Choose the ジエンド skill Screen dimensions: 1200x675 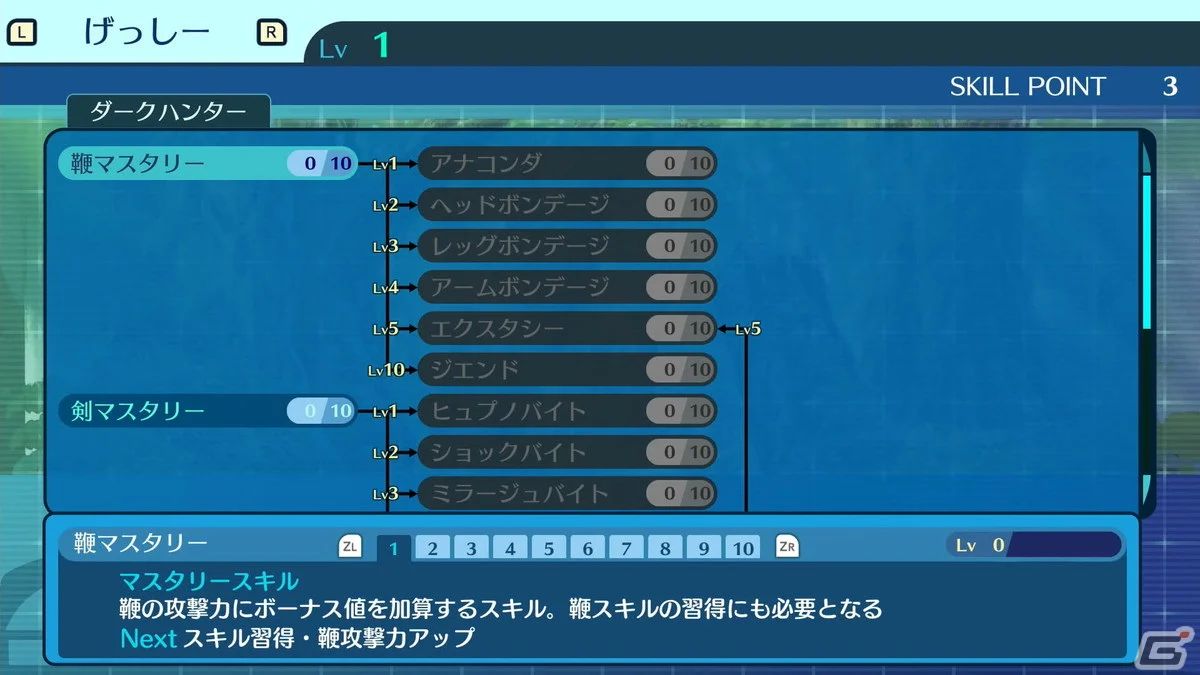point(566,370)
